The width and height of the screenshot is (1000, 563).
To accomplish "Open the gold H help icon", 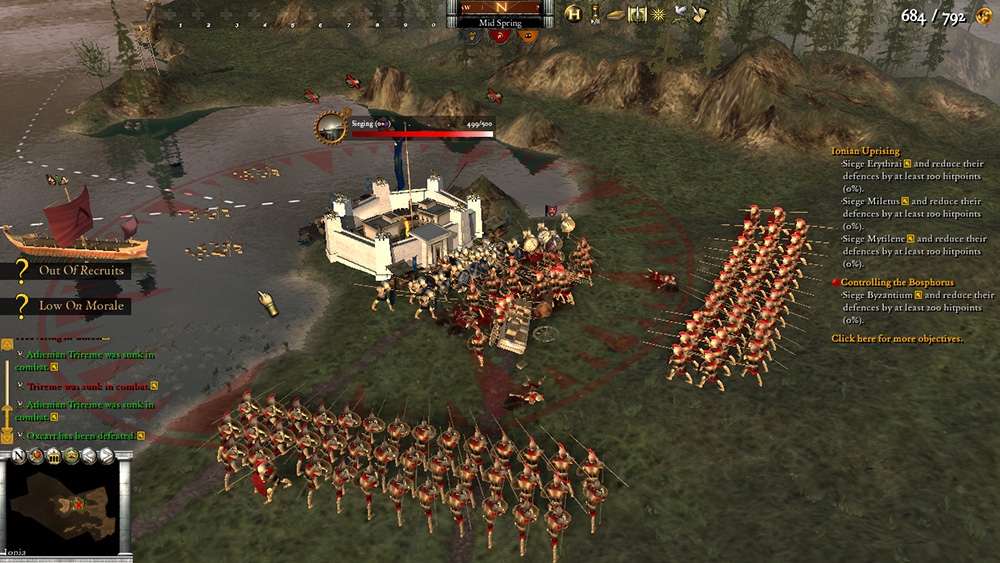I will pos(573,14).
